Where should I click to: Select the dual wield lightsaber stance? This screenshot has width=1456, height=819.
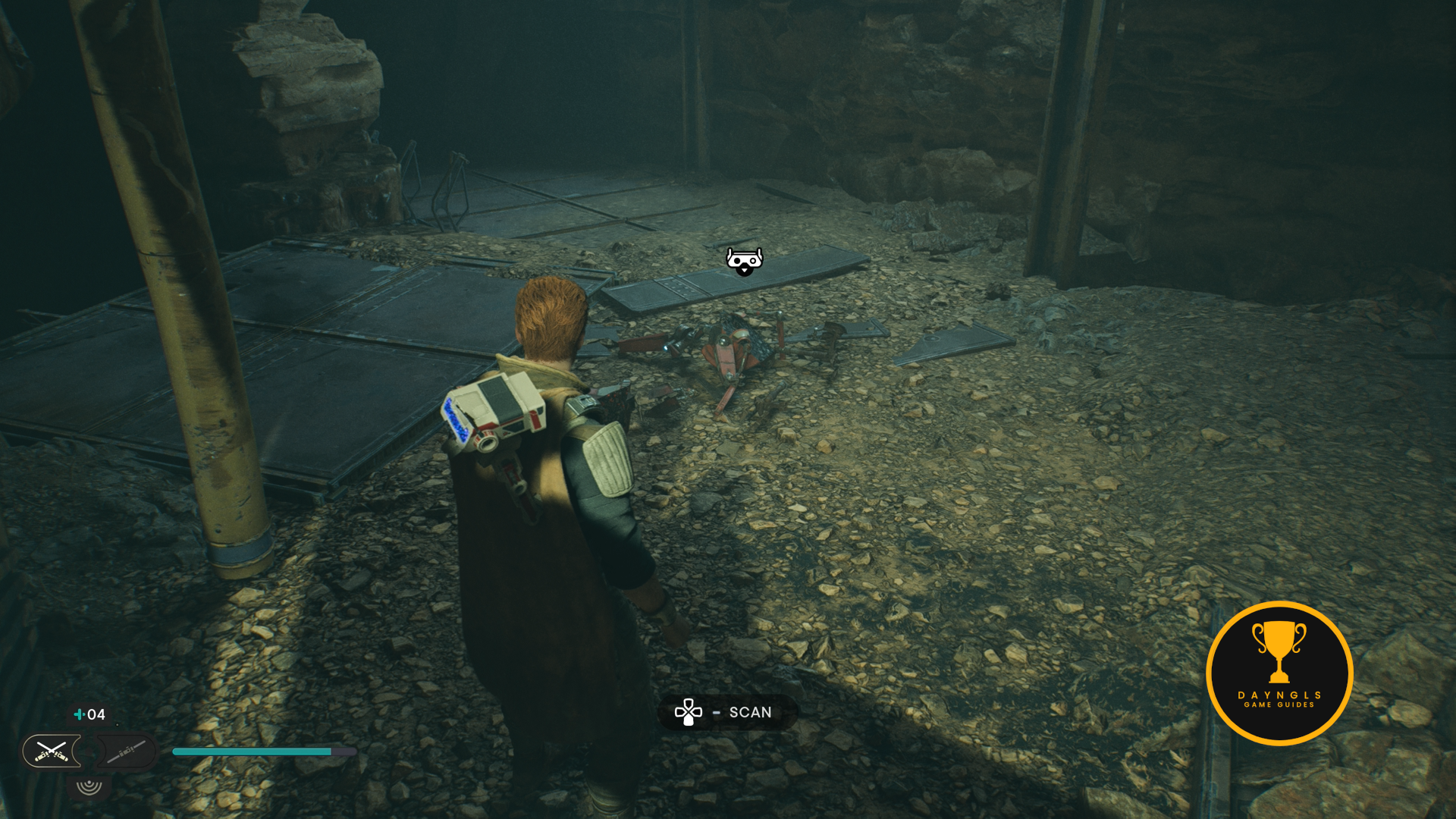click(x=51, y=752)
